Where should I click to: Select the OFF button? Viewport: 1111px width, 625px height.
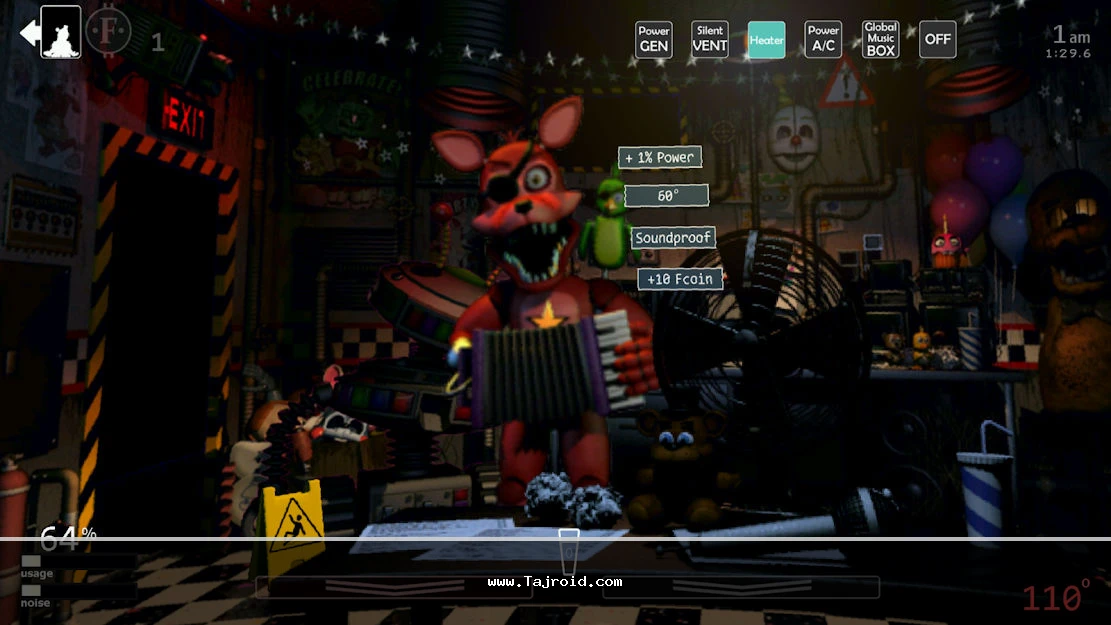tap(937, 40)
